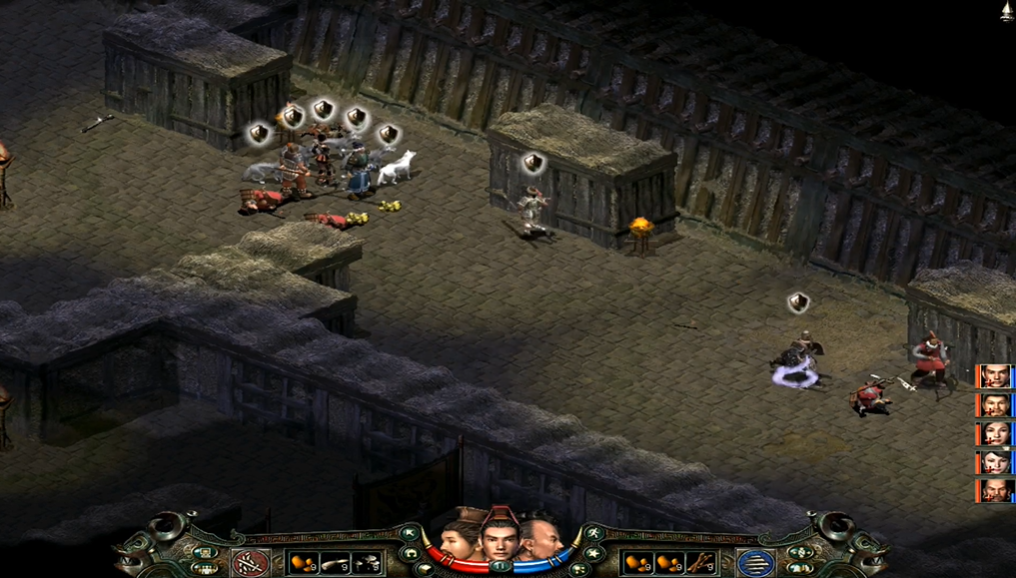The width and height of the screenshot is (1016, 578).
Task: Click the star round button
Action: tap(594, 553)
